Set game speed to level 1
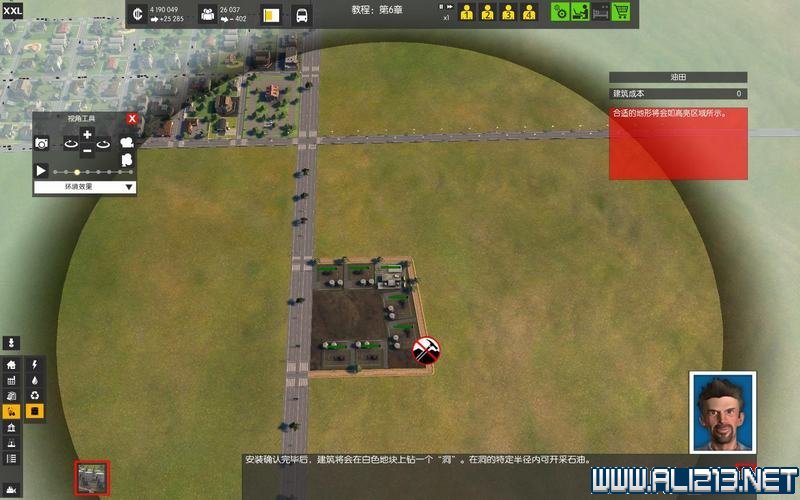The image size is (800, 500). pyautogui.click(x=466, y=13)
